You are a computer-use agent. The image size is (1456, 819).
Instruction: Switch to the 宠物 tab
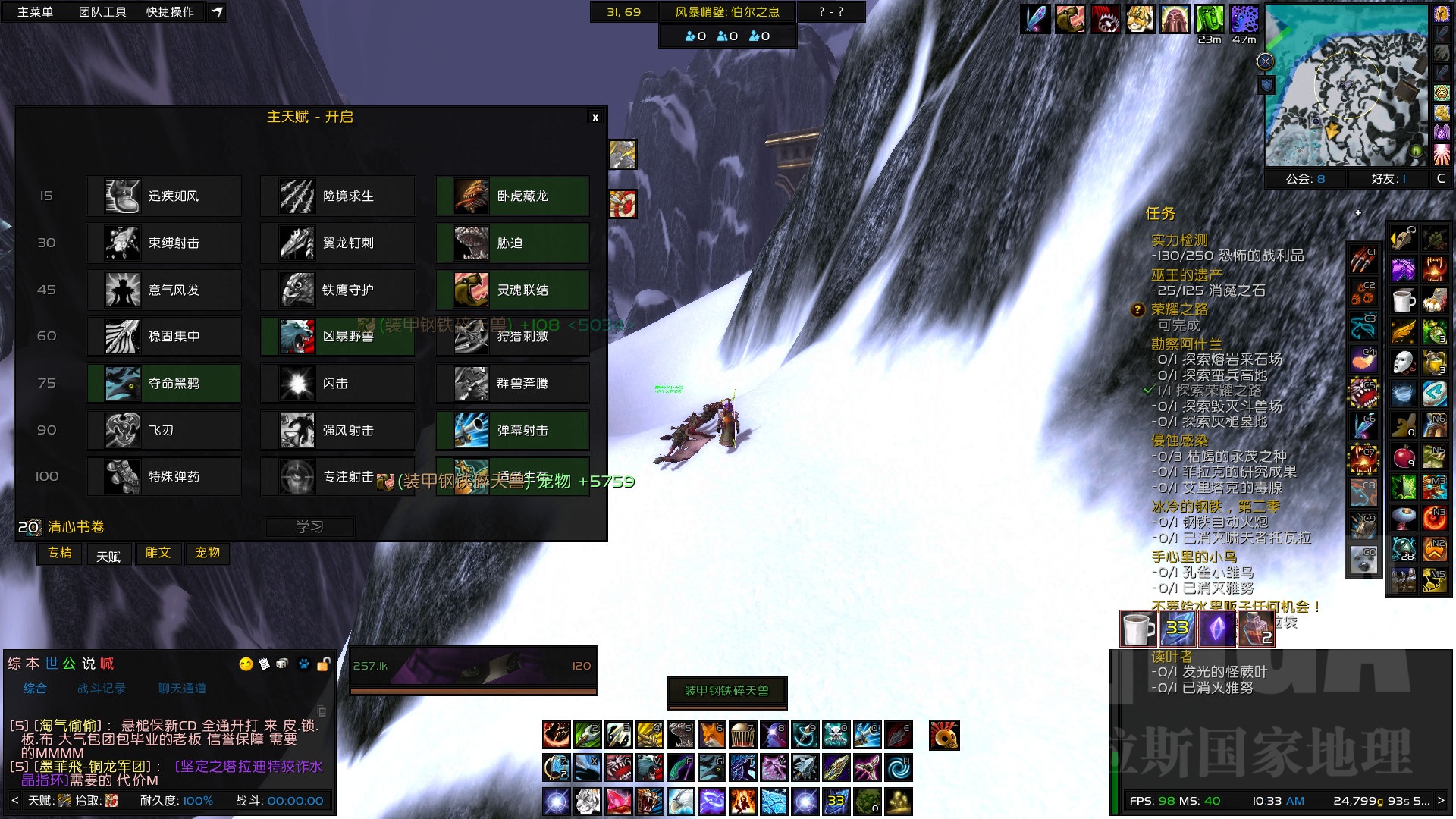tap(207, 554)
